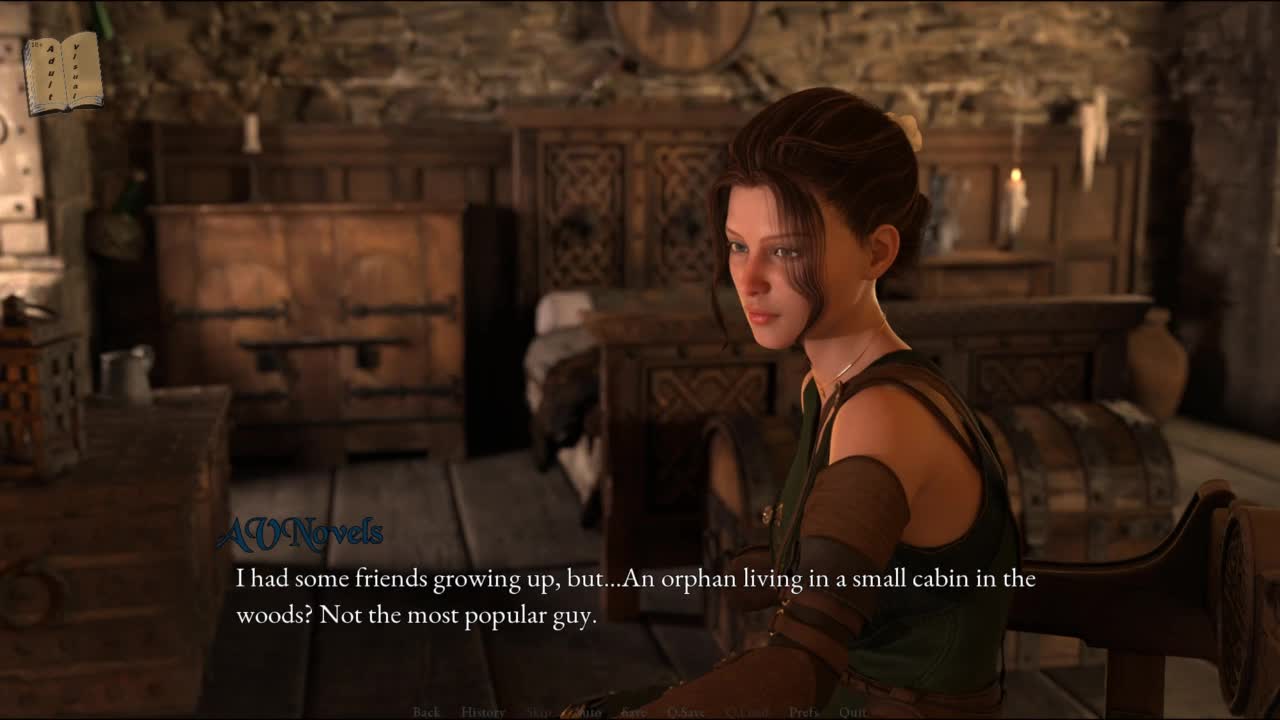Go back one line with Back

[426, 712]
